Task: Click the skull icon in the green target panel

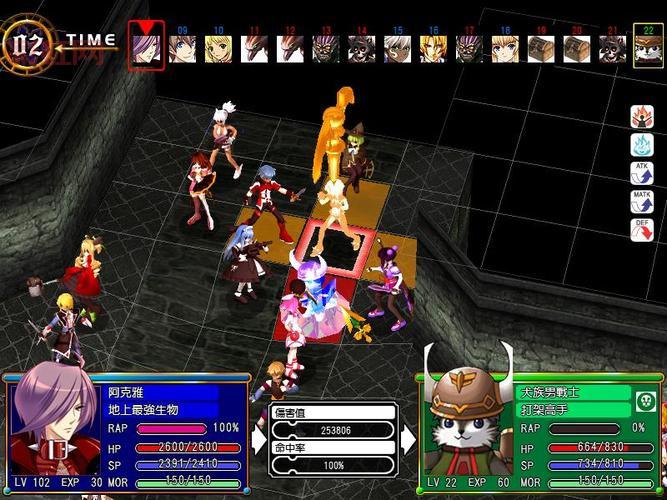Action: pos(645,402)
